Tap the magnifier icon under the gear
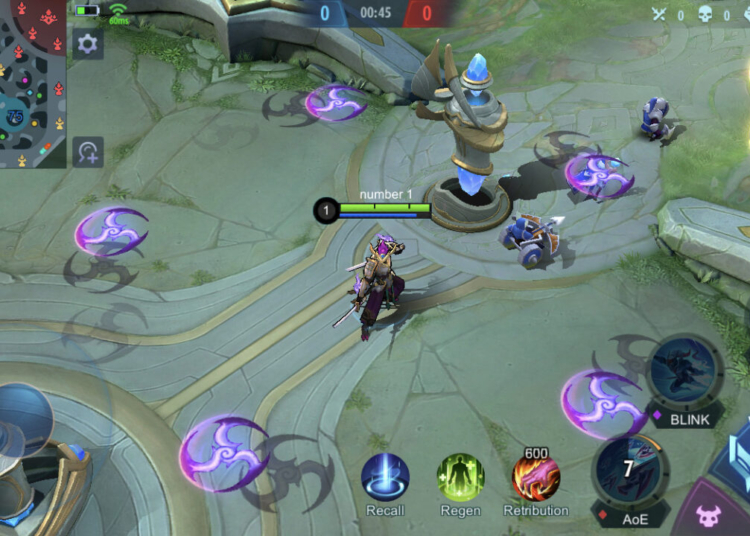Screen dimensions: 750x536 coord(88,152)
